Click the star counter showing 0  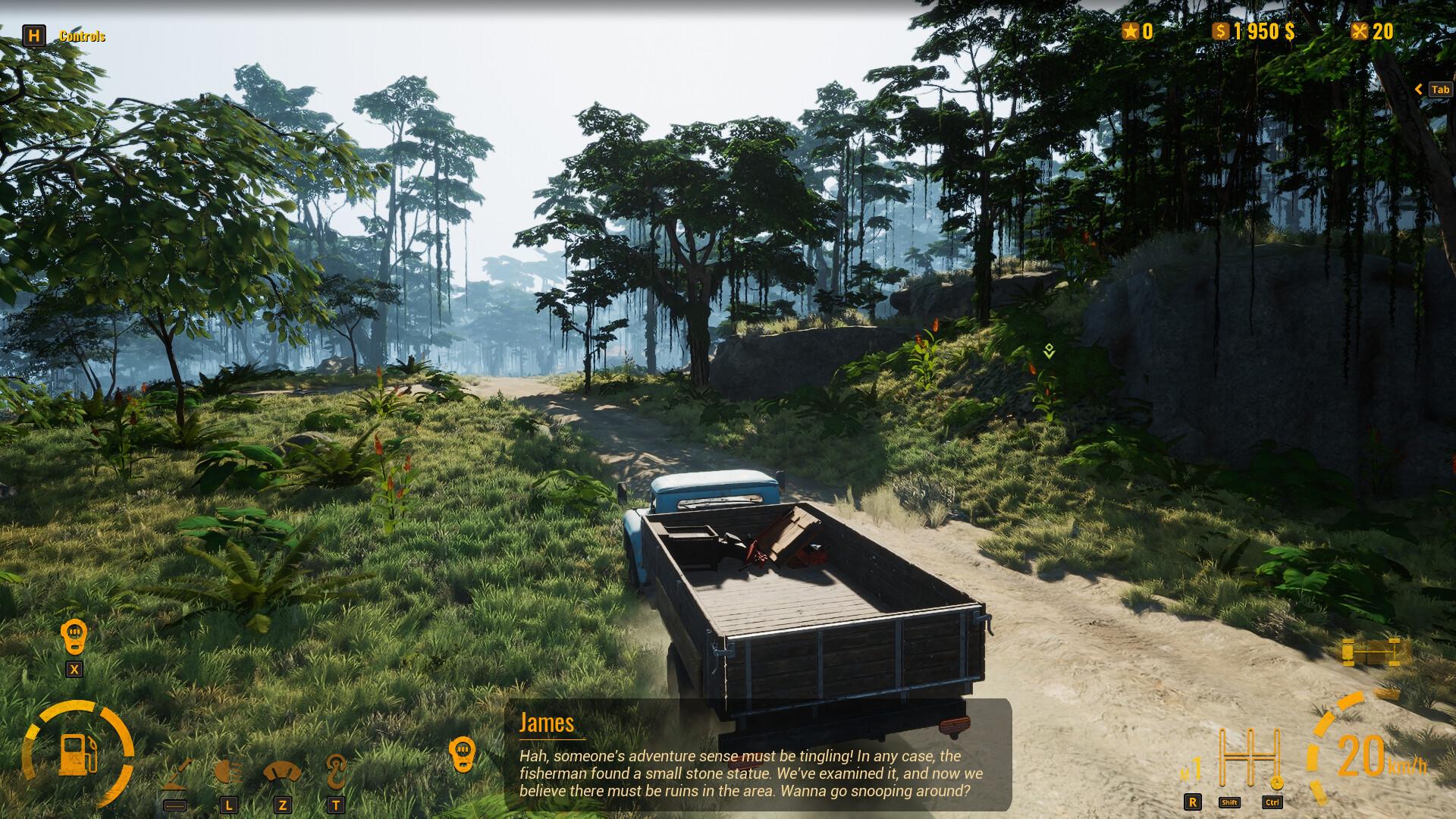(1139, 31)
